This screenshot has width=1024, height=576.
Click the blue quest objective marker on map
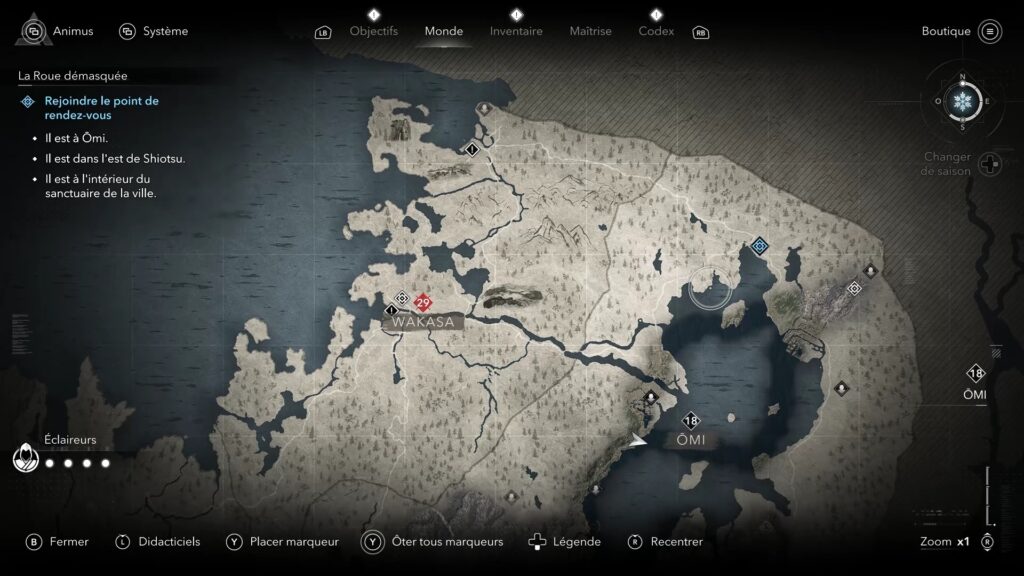pos(759,245)
